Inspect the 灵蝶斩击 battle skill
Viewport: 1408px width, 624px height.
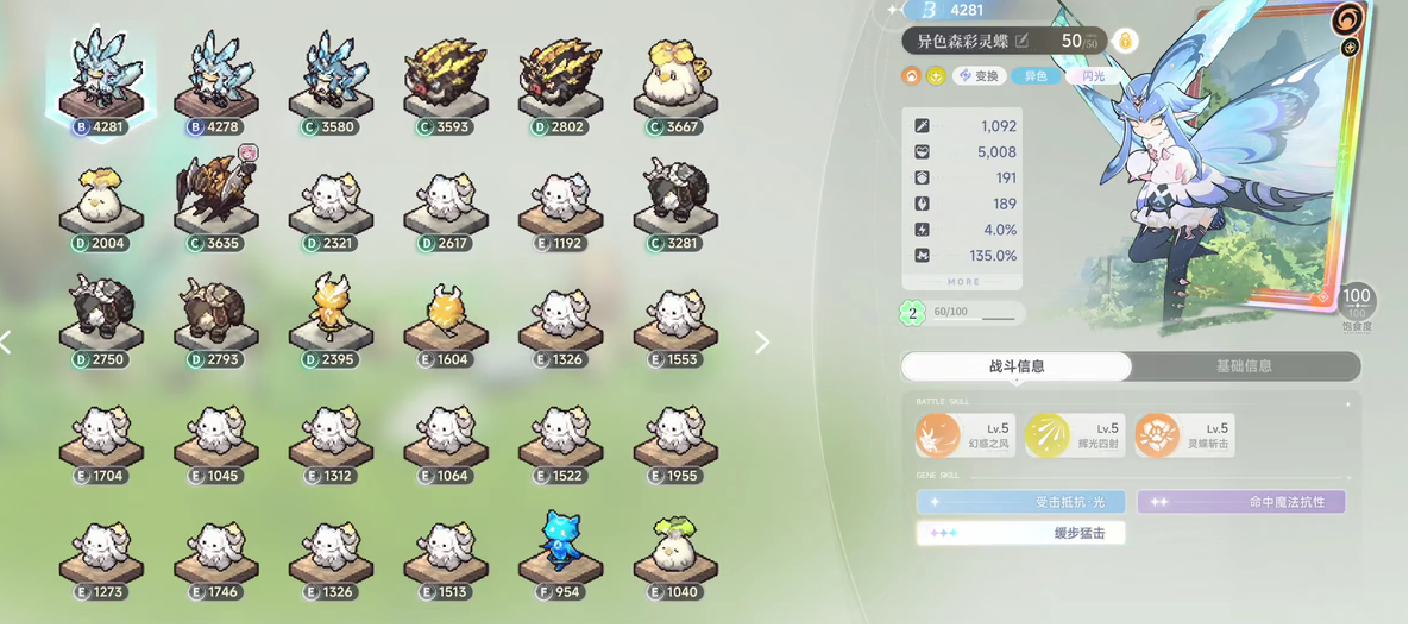click(x=1158, y=435)
